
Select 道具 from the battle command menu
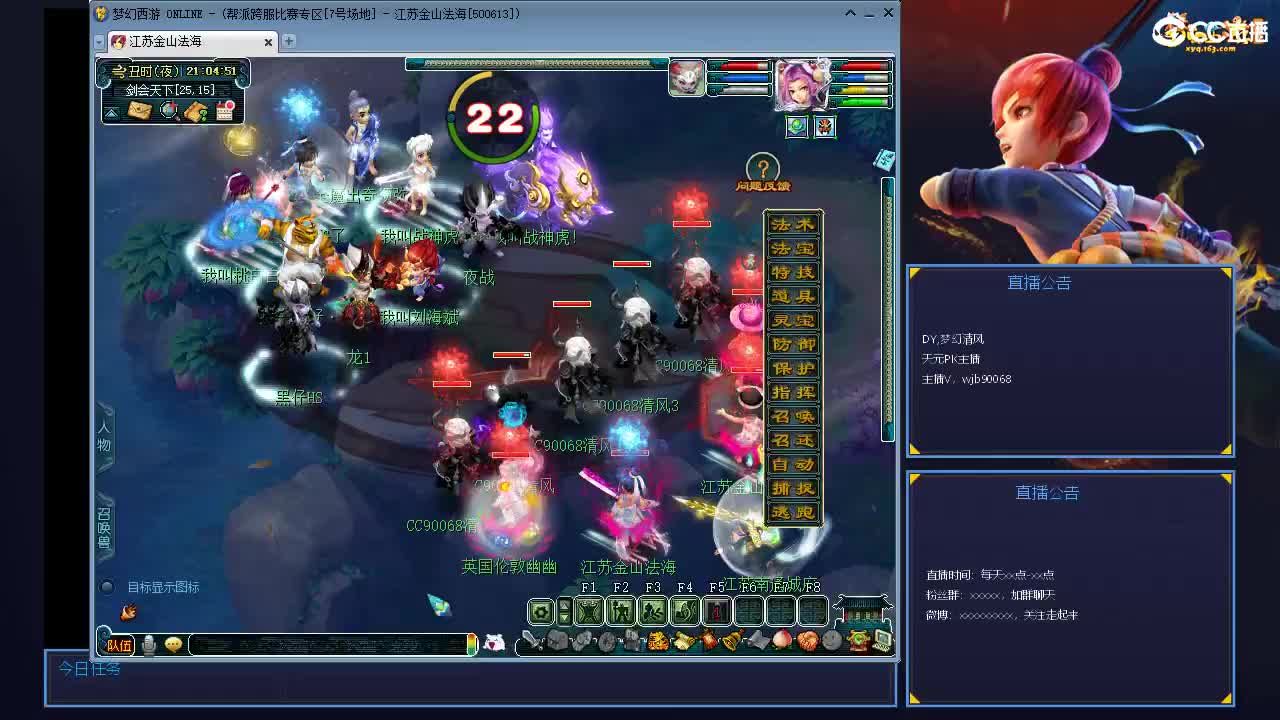(x=793, y=296)
